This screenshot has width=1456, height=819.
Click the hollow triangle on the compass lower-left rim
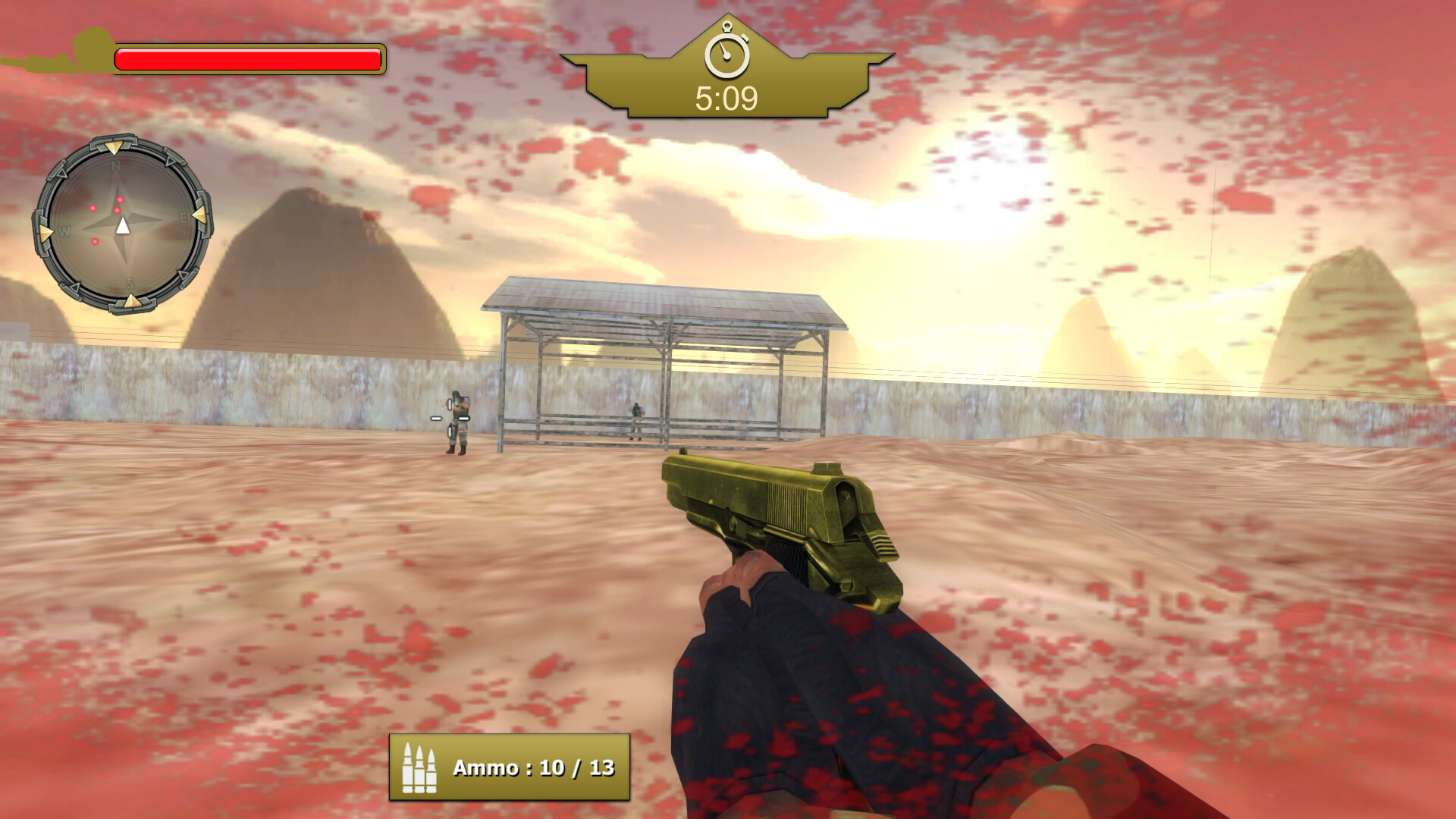74,287
